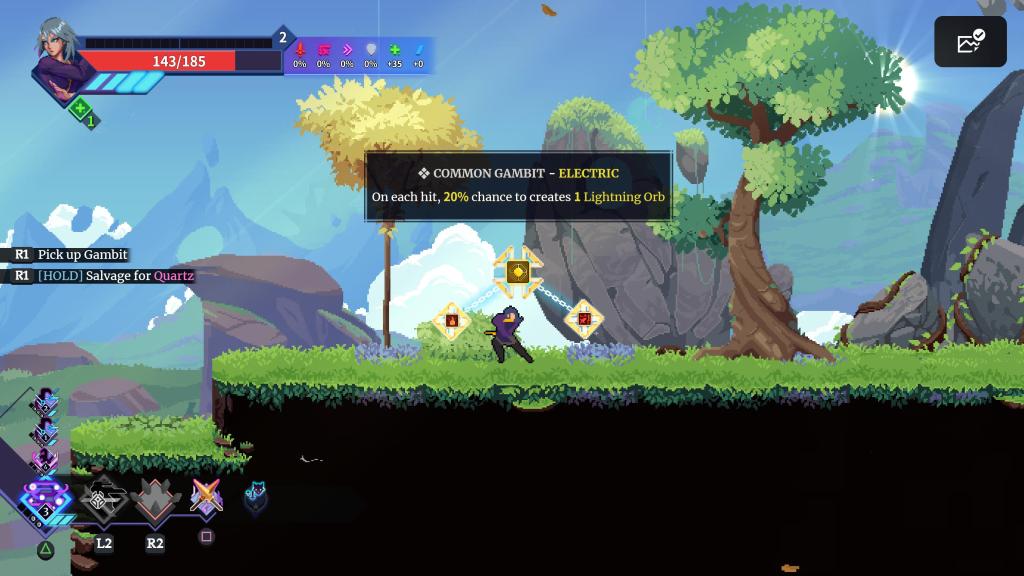The height and width of the screenshot is (576, 1024).
Task: Activate the glowing purple orb ability
Action: (45, 496)
